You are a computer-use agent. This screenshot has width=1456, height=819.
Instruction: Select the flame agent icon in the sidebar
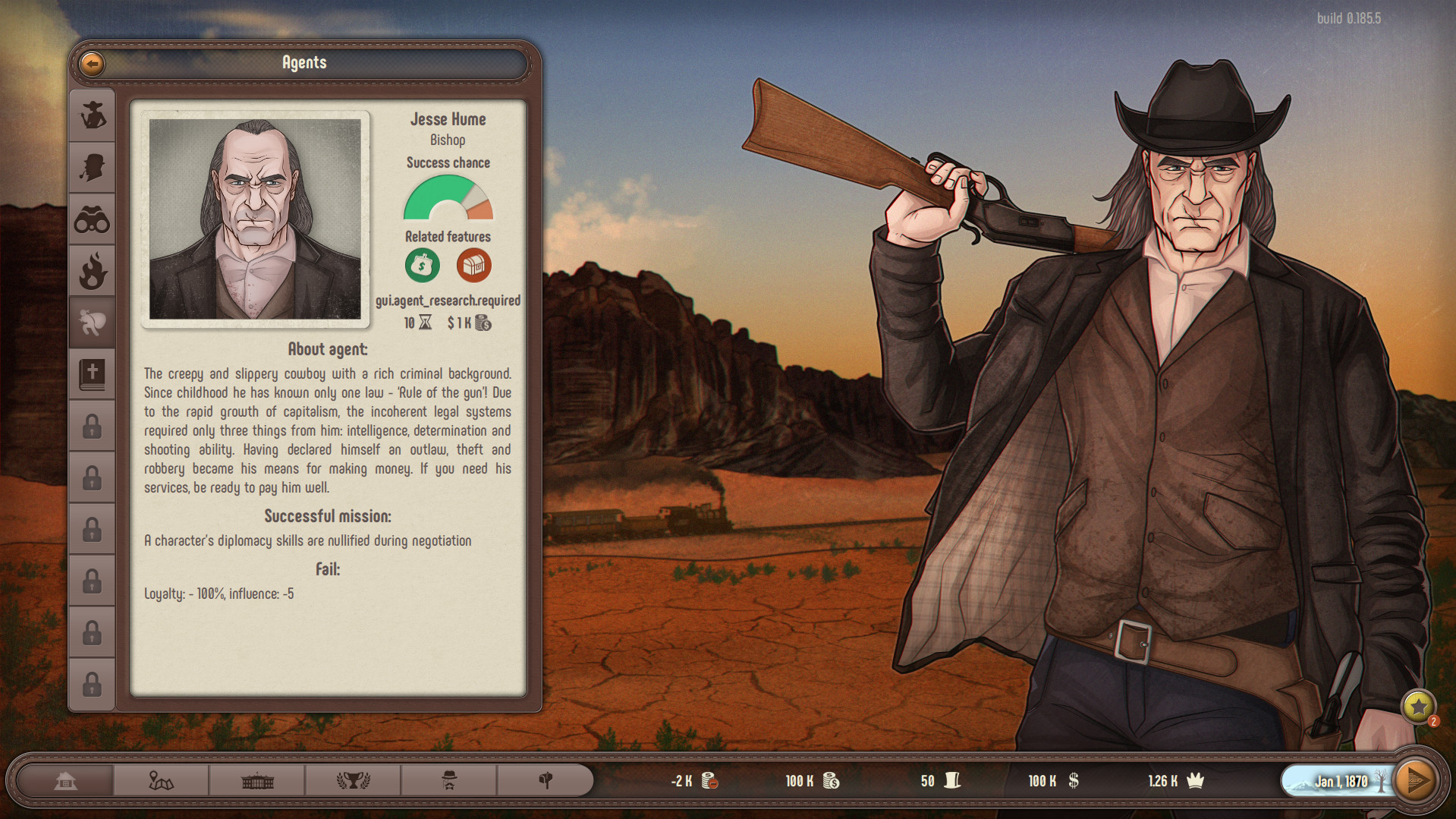click(x=92, y=269)
